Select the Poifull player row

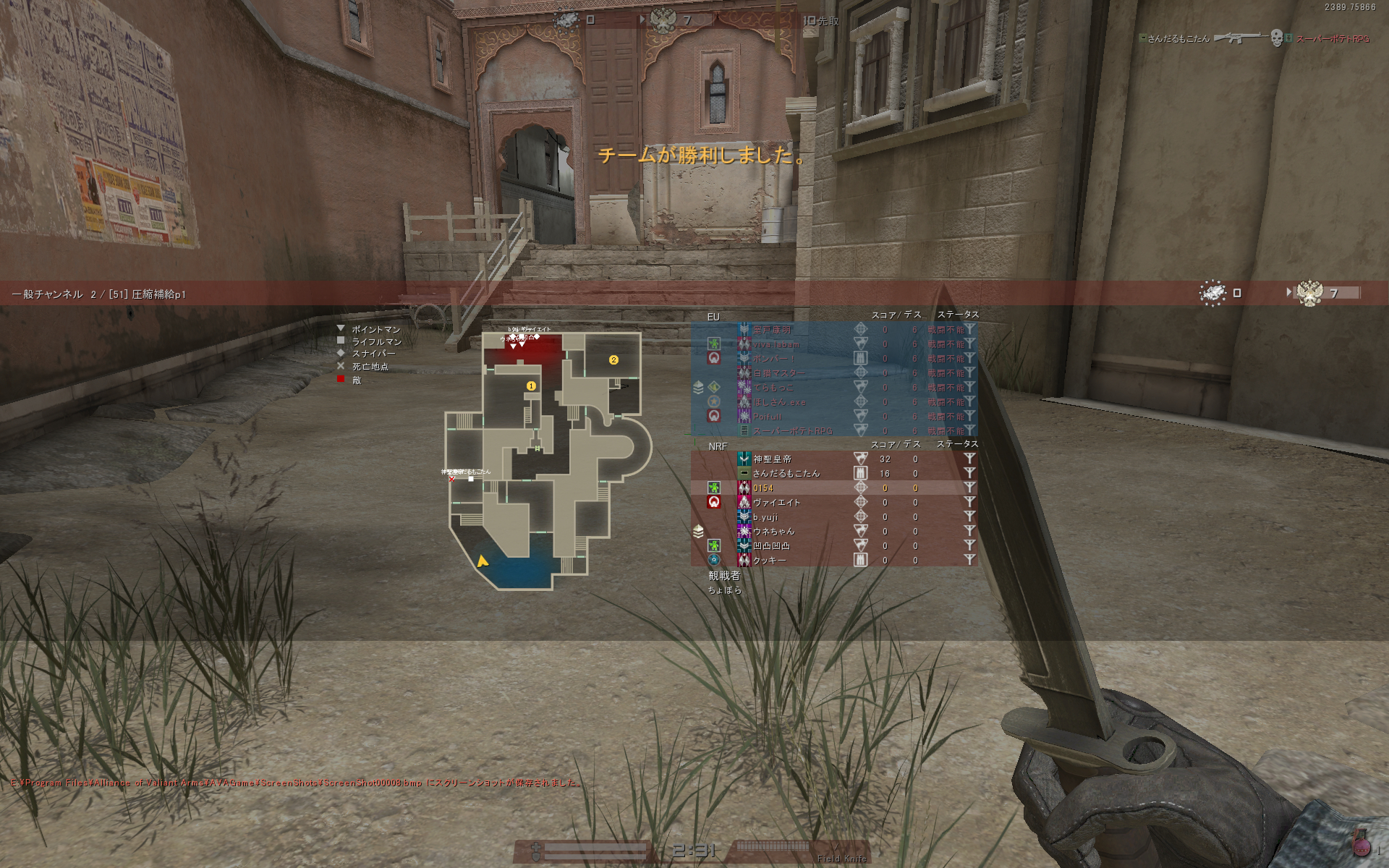tap(768, 417)
